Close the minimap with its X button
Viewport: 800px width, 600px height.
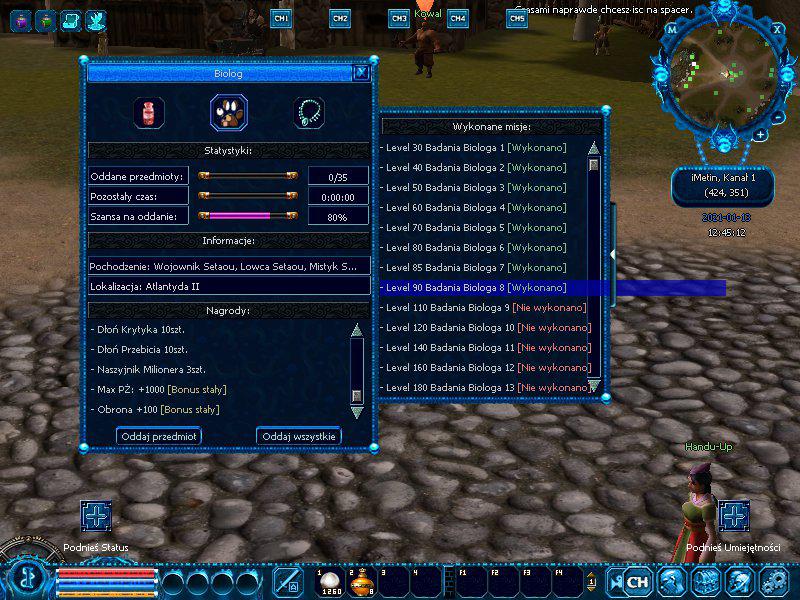[x=777, y=29]
